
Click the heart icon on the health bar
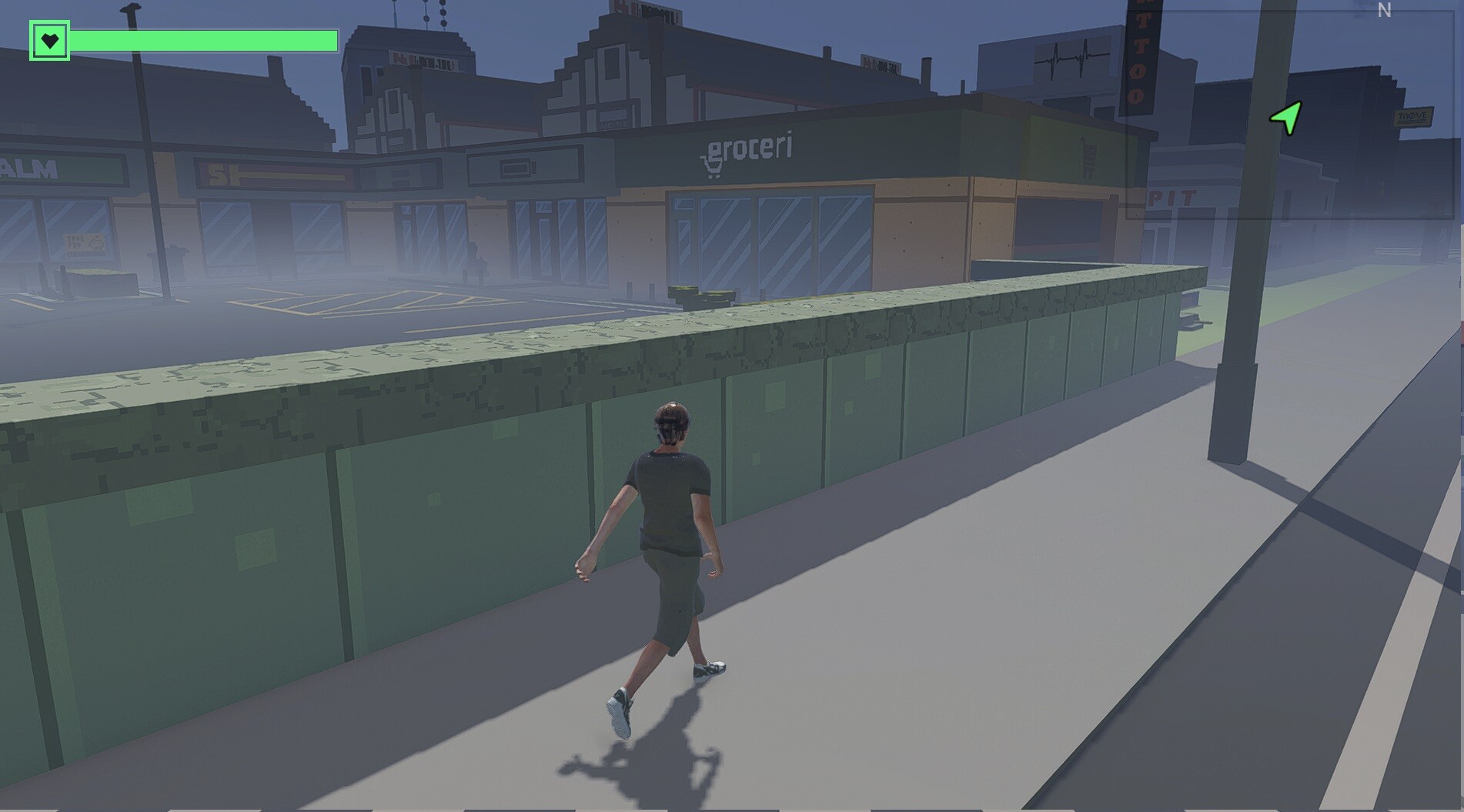tap(49, 42)
